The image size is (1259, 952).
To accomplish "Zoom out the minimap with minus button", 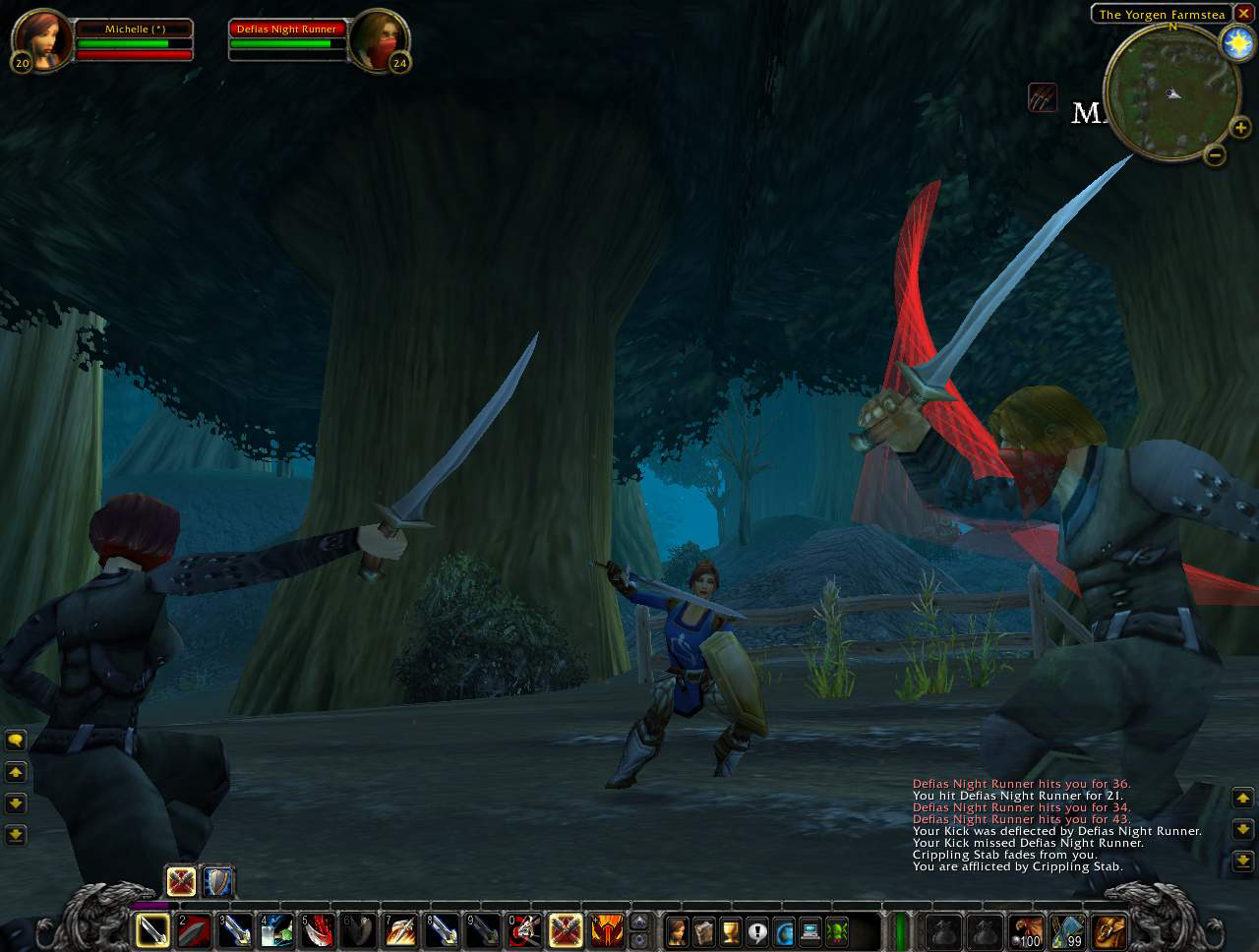I will [1215, 154].
